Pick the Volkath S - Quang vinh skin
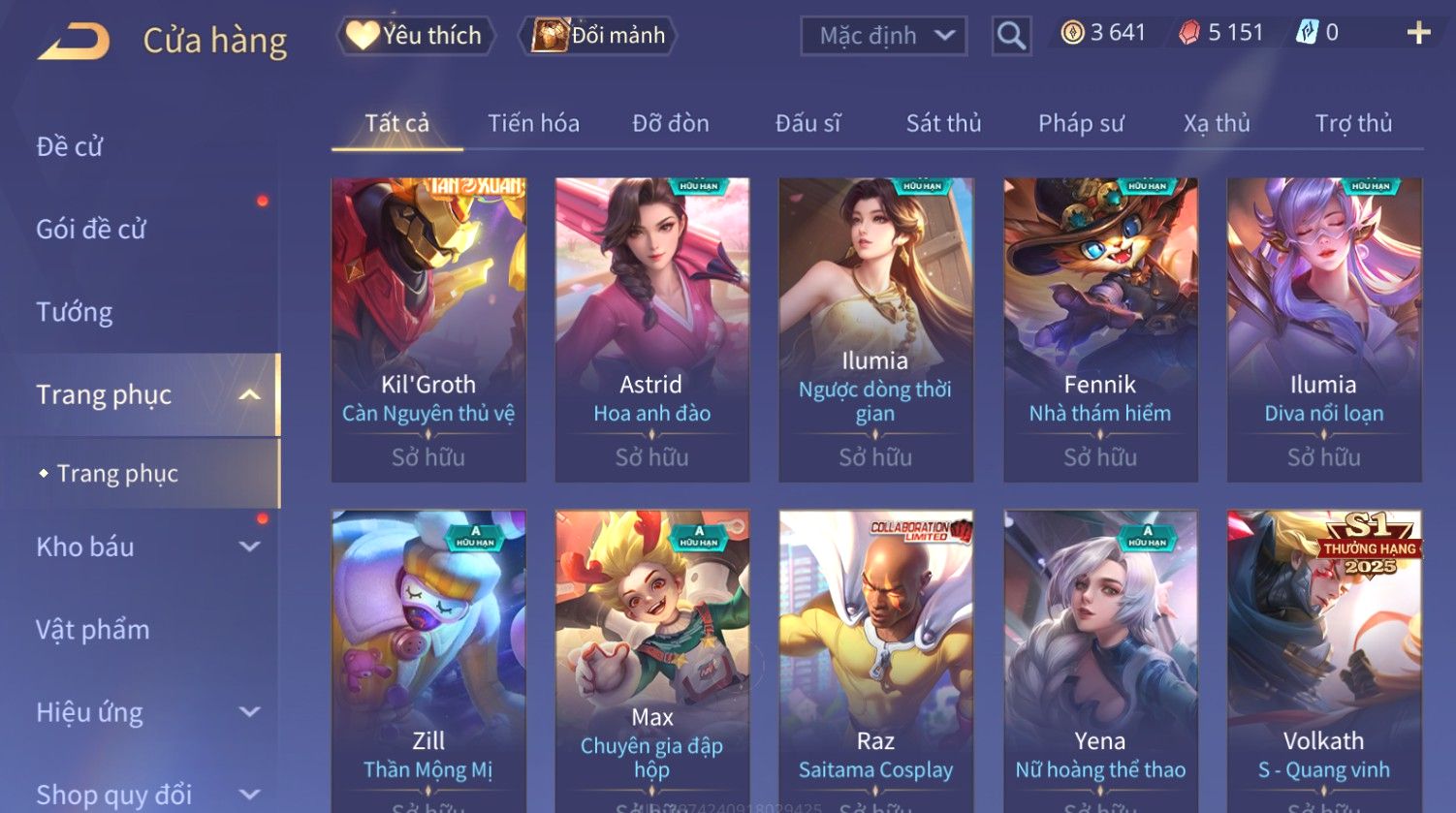Viewport: 1456px width, 813px height. [x=1323, y=659]
